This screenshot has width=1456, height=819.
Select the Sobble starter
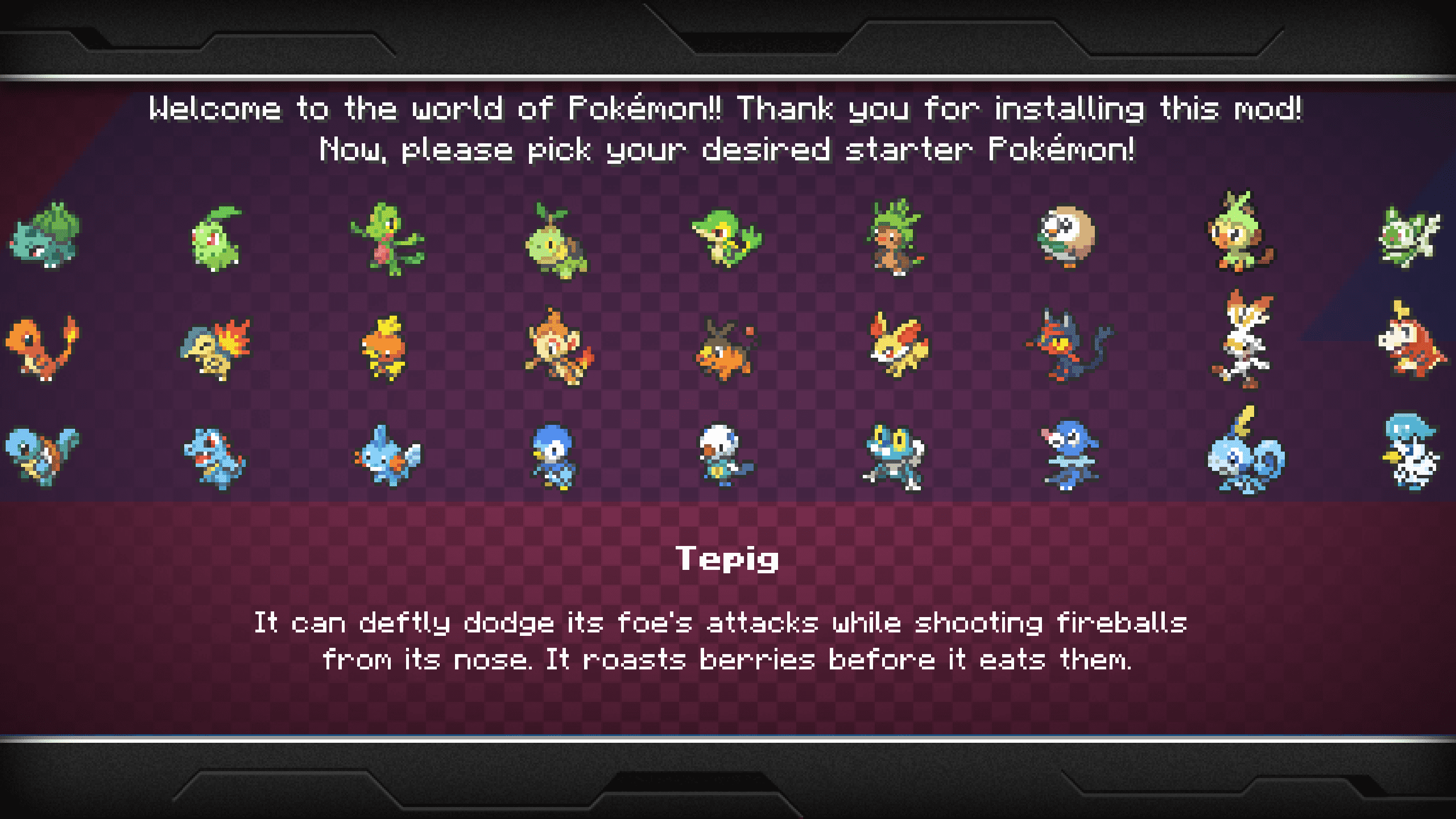(1246, 454)
